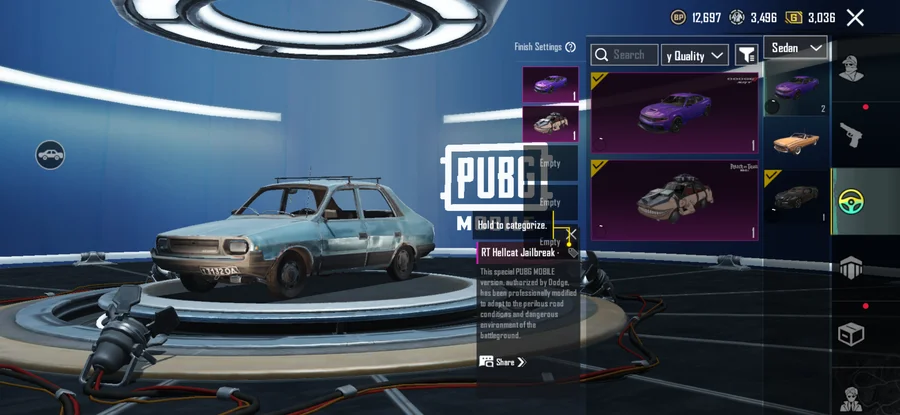Switch to the pistol weapon skins tab
Viewport: 900px width, 415px height.
(x=852, y=134)
